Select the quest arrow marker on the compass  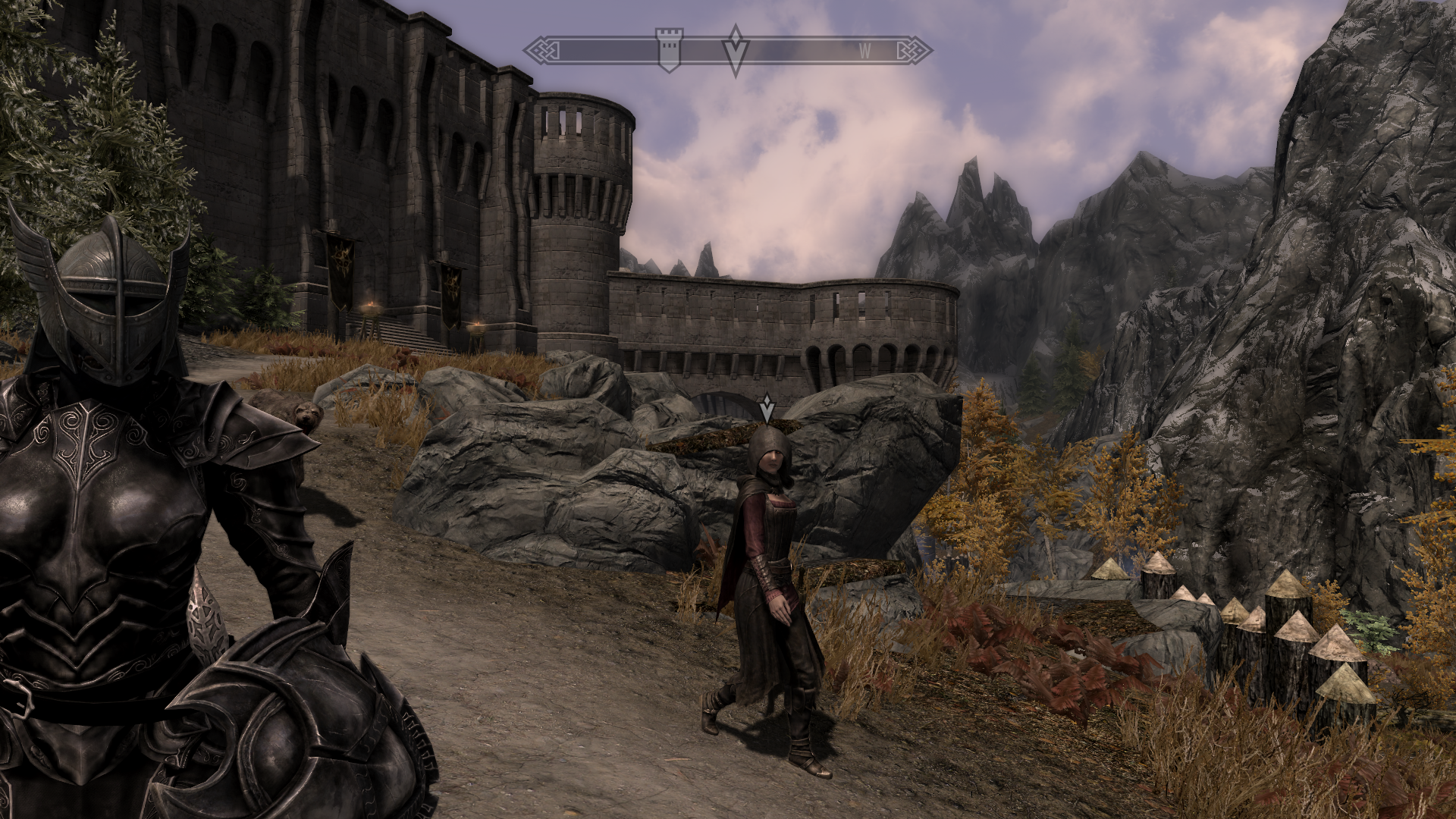(x=735, y=50)
